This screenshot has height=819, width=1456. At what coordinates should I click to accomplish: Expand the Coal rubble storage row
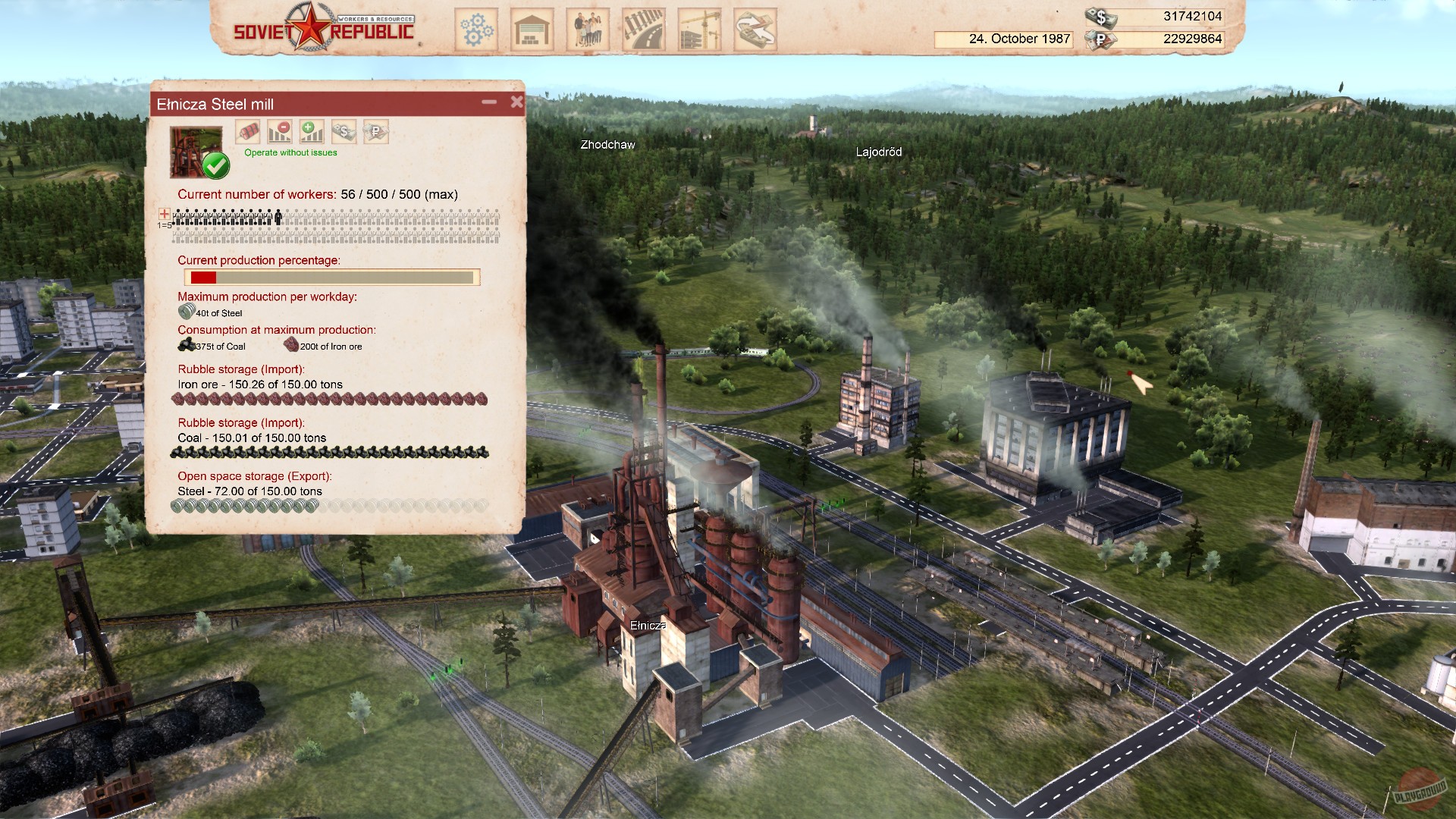[x=250, y=438]
